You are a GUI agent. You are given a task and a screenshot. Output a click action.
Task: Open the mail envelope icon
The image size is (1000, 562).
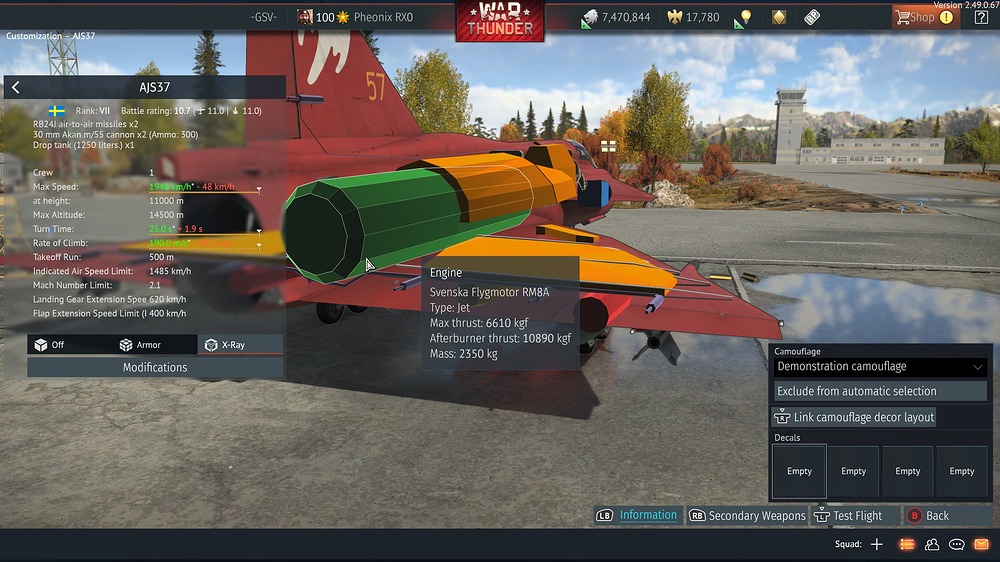pyautogui.click(x=981, y=544)
